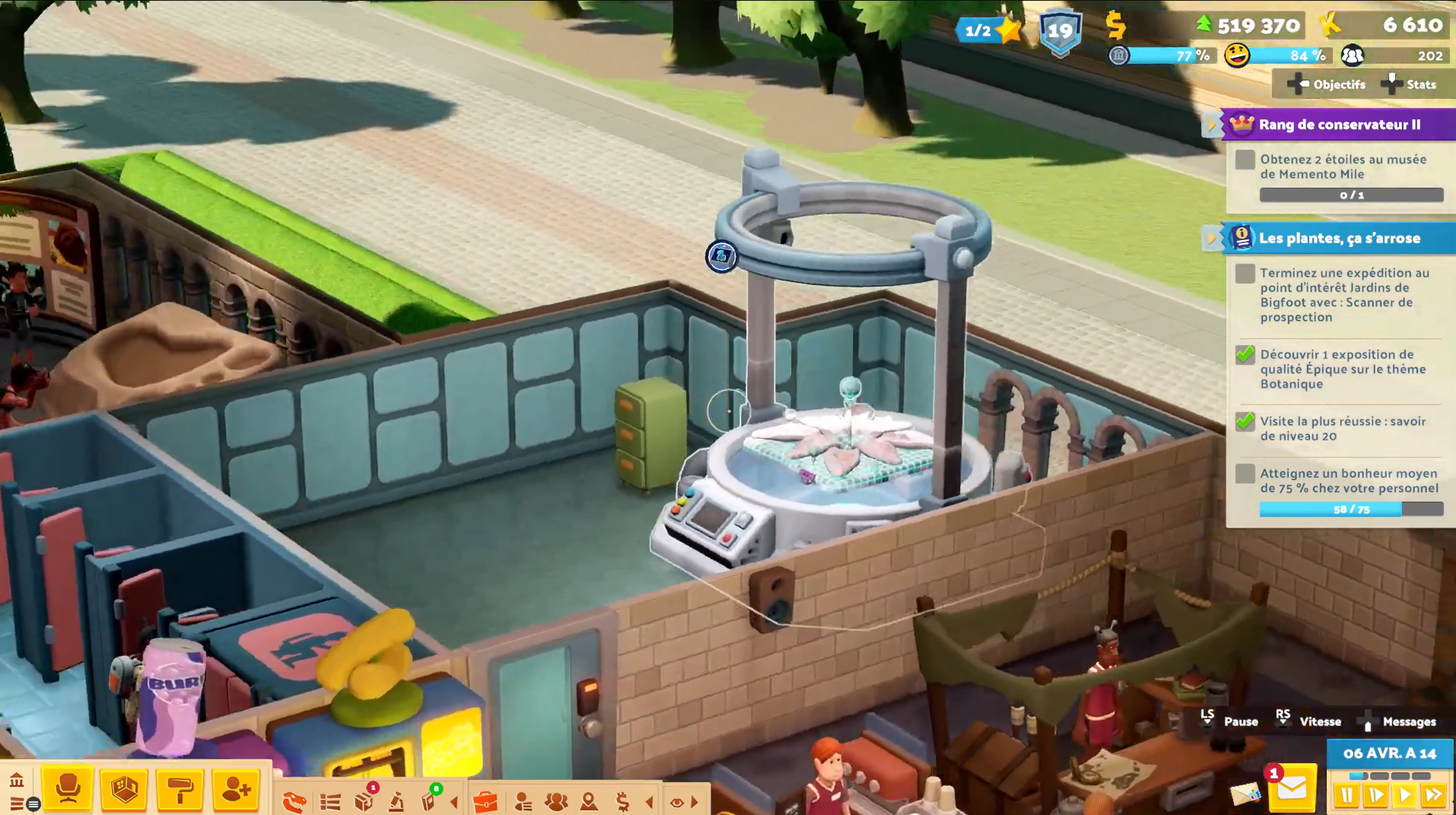Set game speed to fastest double-arrow
Viewport: 1456px width, 815px height.
click(1433, 795)
